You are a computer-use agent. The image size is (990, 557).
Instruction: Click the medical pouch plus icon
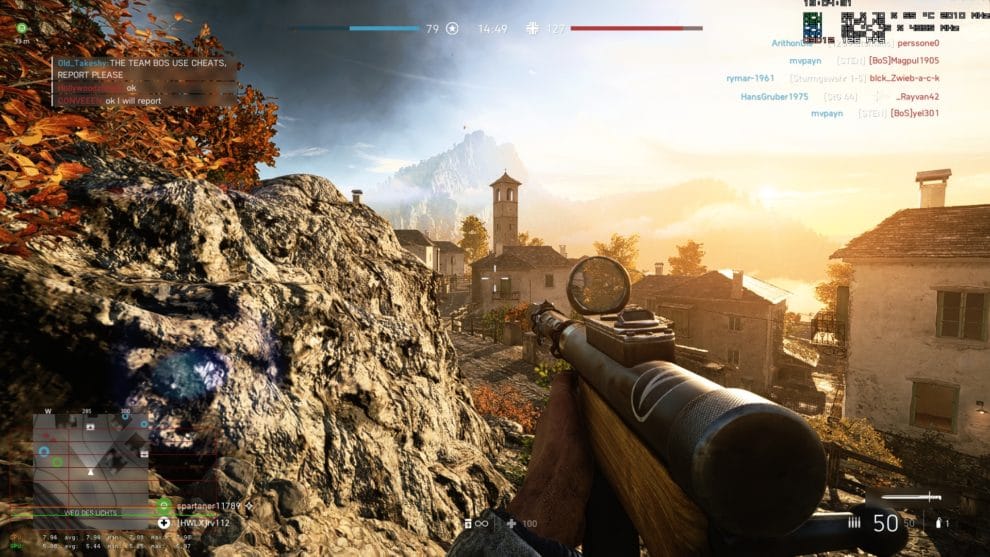click(x=511, y=523)
